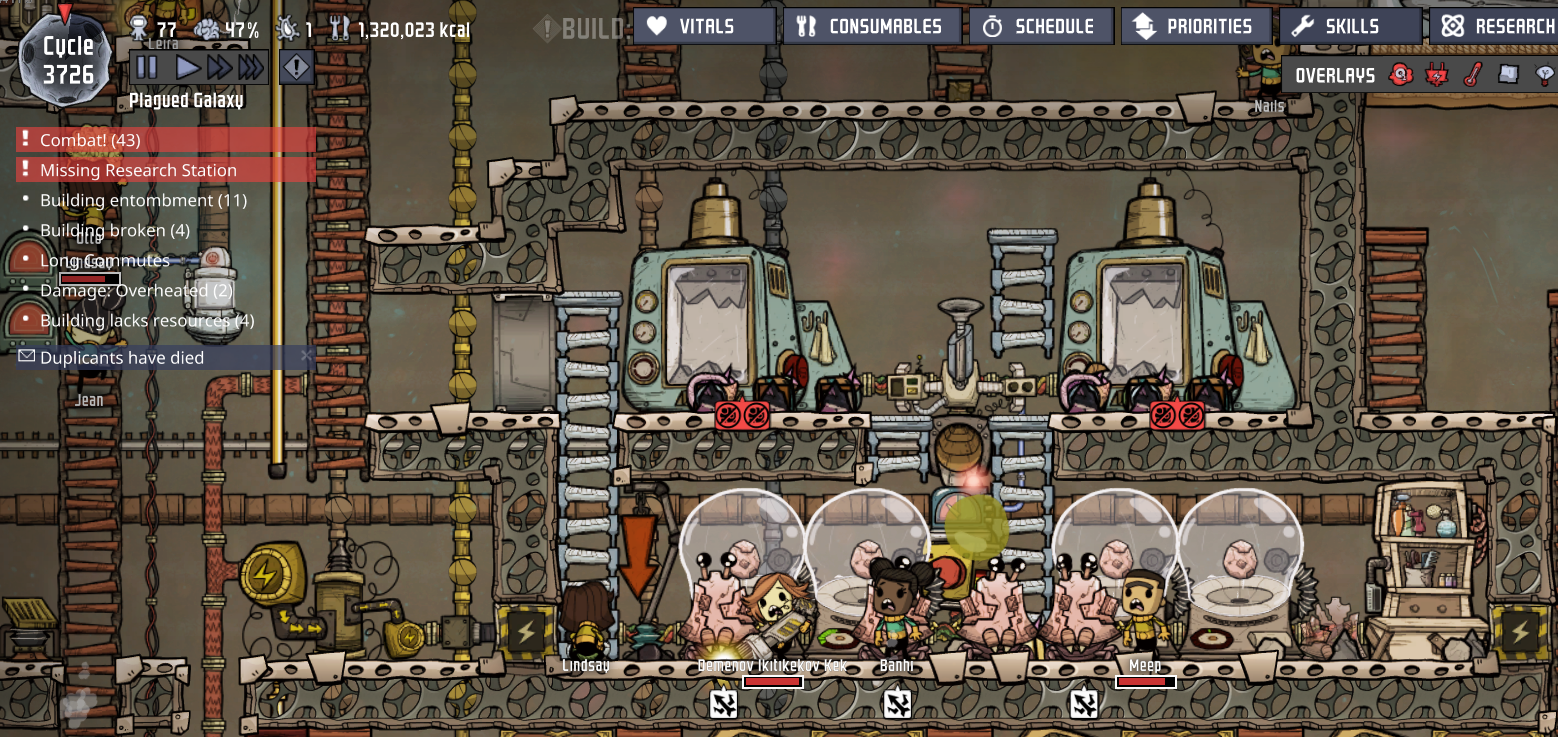Toggle the Materials overlay icon
The image size is (1558, 737).
(1508, 75)
